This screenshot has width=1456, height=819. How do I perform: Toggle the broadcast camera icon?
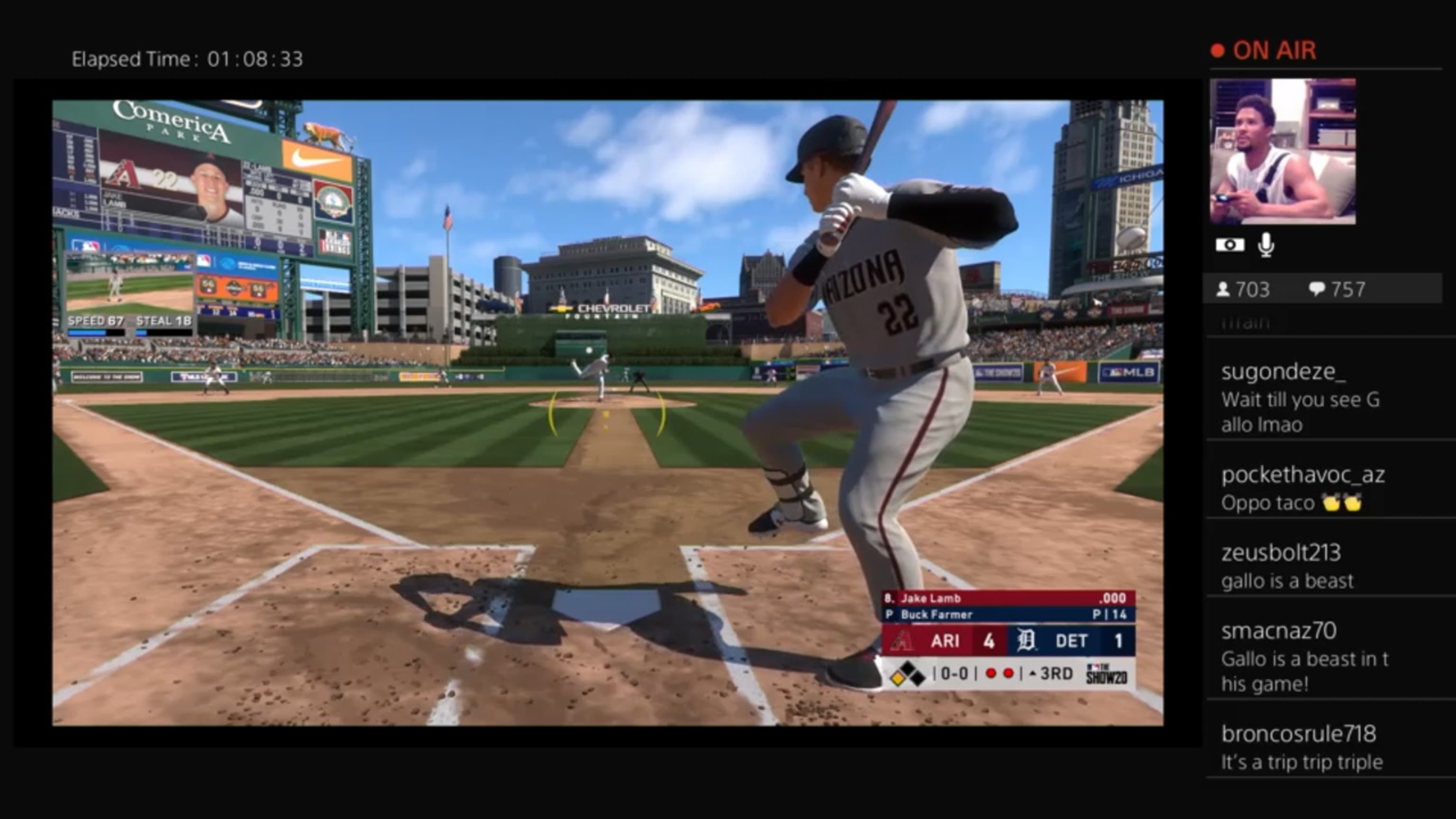[1232, 244]
